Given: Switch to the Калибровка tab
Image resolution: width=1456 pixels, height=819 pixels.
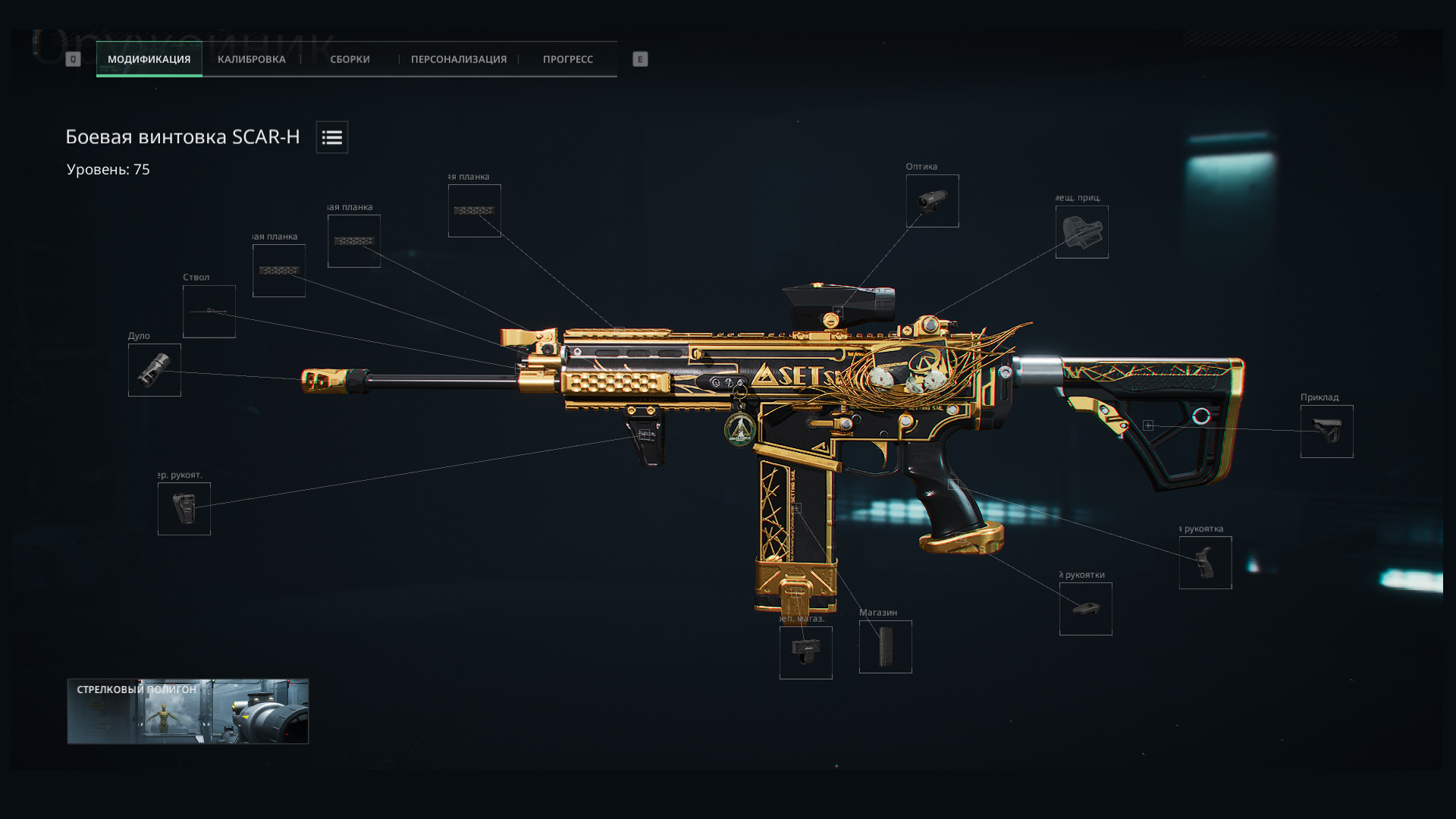Looking at the screenshot, I should (251, 59).
